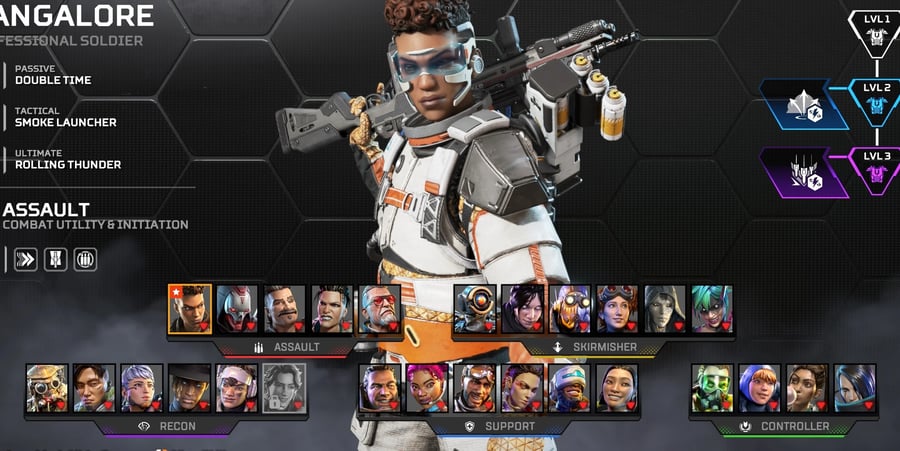Pick Newcastle's helmeted portrait
The height and width of the screenshot is (451, 900).
[569, 388]
